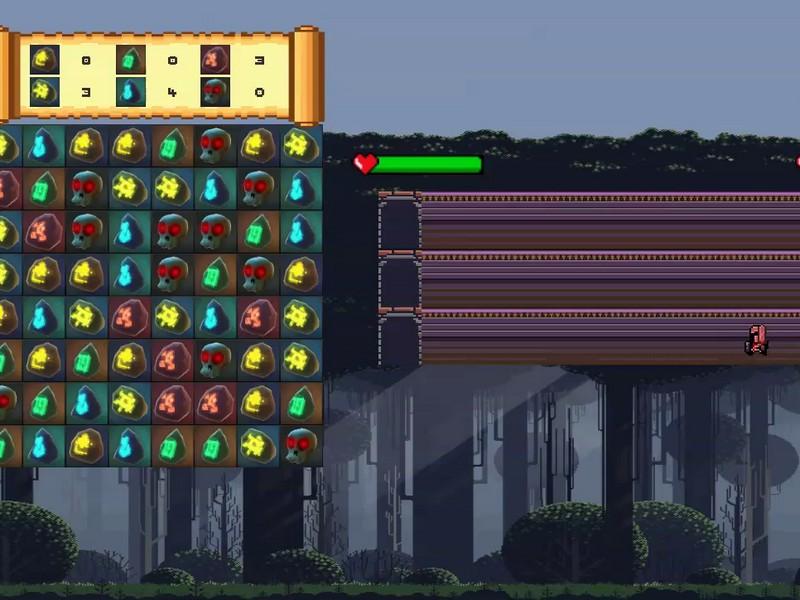Image resolution: width=800 pixels, height=600 pixels.
Task: Click the red rune tile in the sixth row
Action: pyautogui.click(x=171, y=359)
